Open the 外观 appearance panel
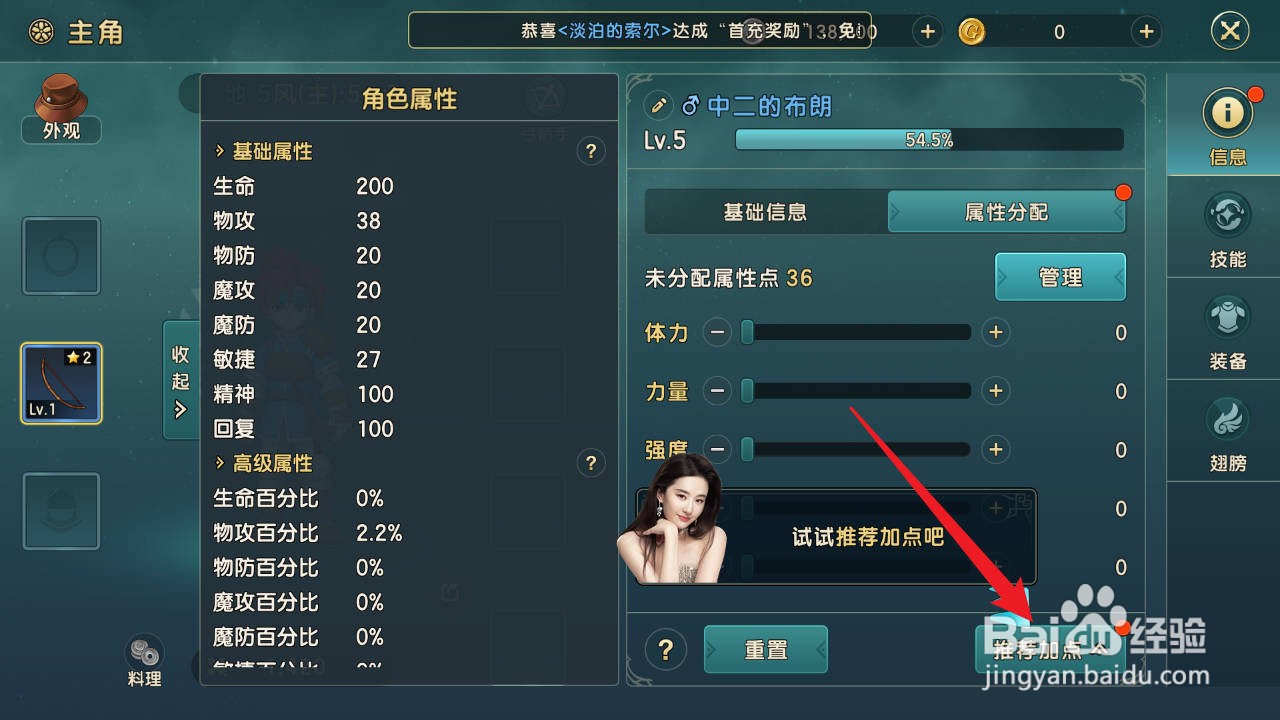This screenshot has width=1280, height=720. [60, 107]
